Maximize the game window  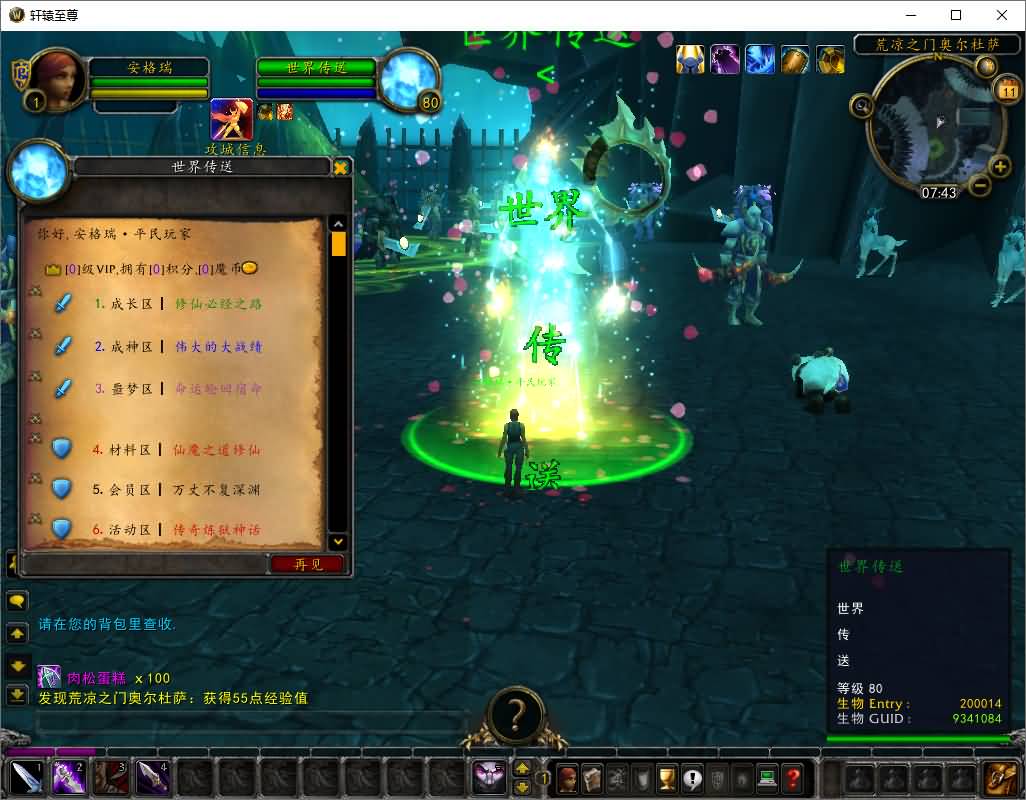(x=955, y=15)
